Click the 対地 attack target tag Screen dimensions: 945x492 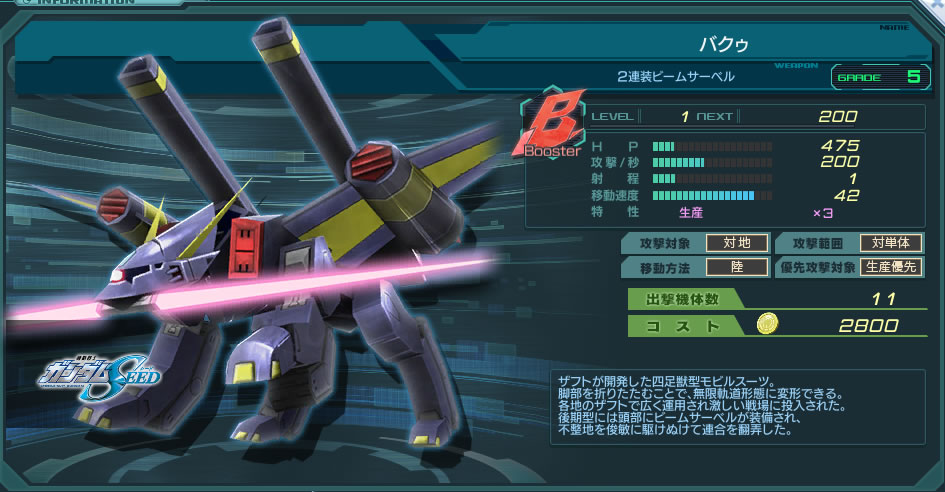pos(737,243)
